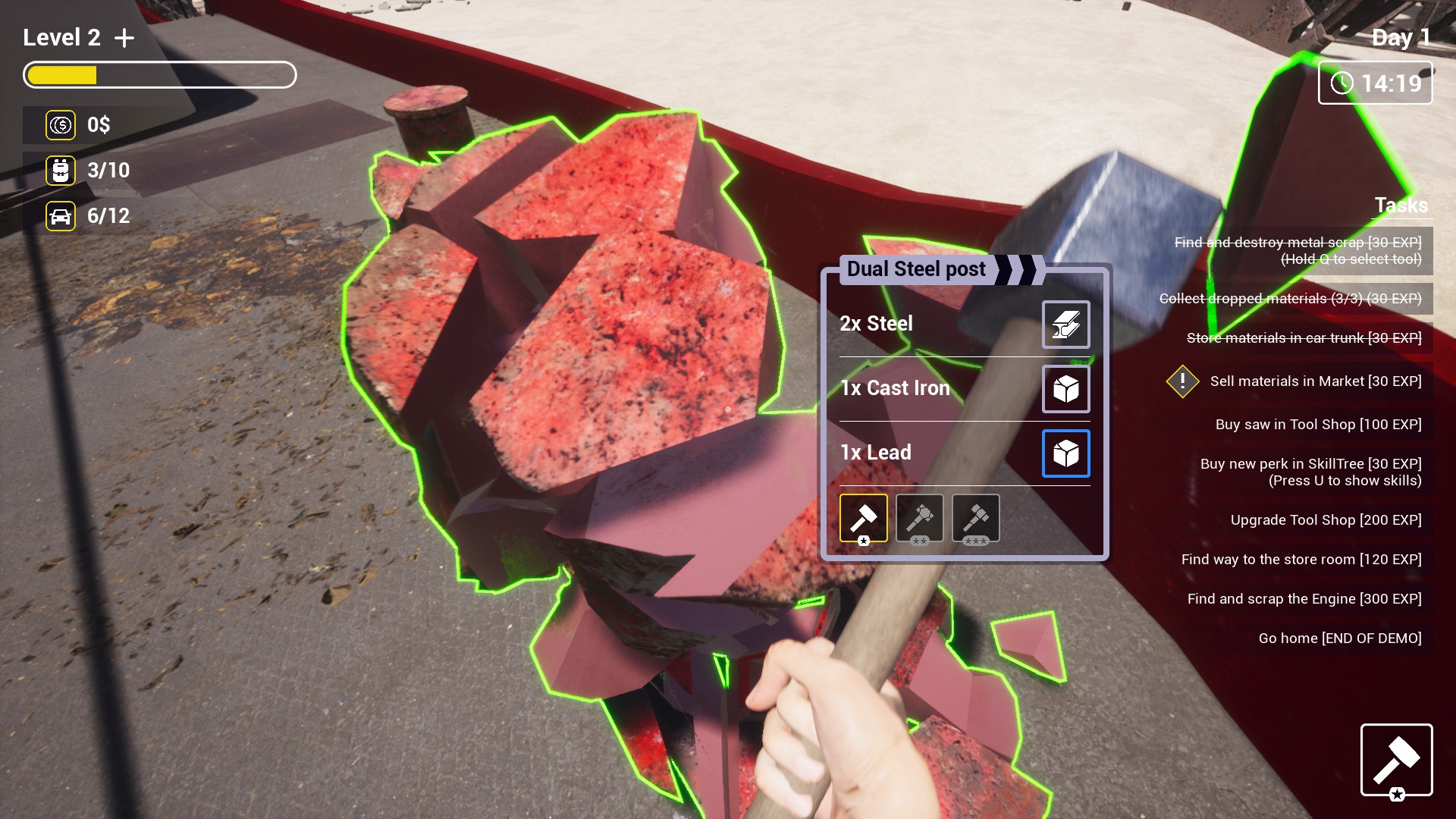The image size is (1456, 819).
Task: Open the Day 1 header display
Action: coord(1399,38)
